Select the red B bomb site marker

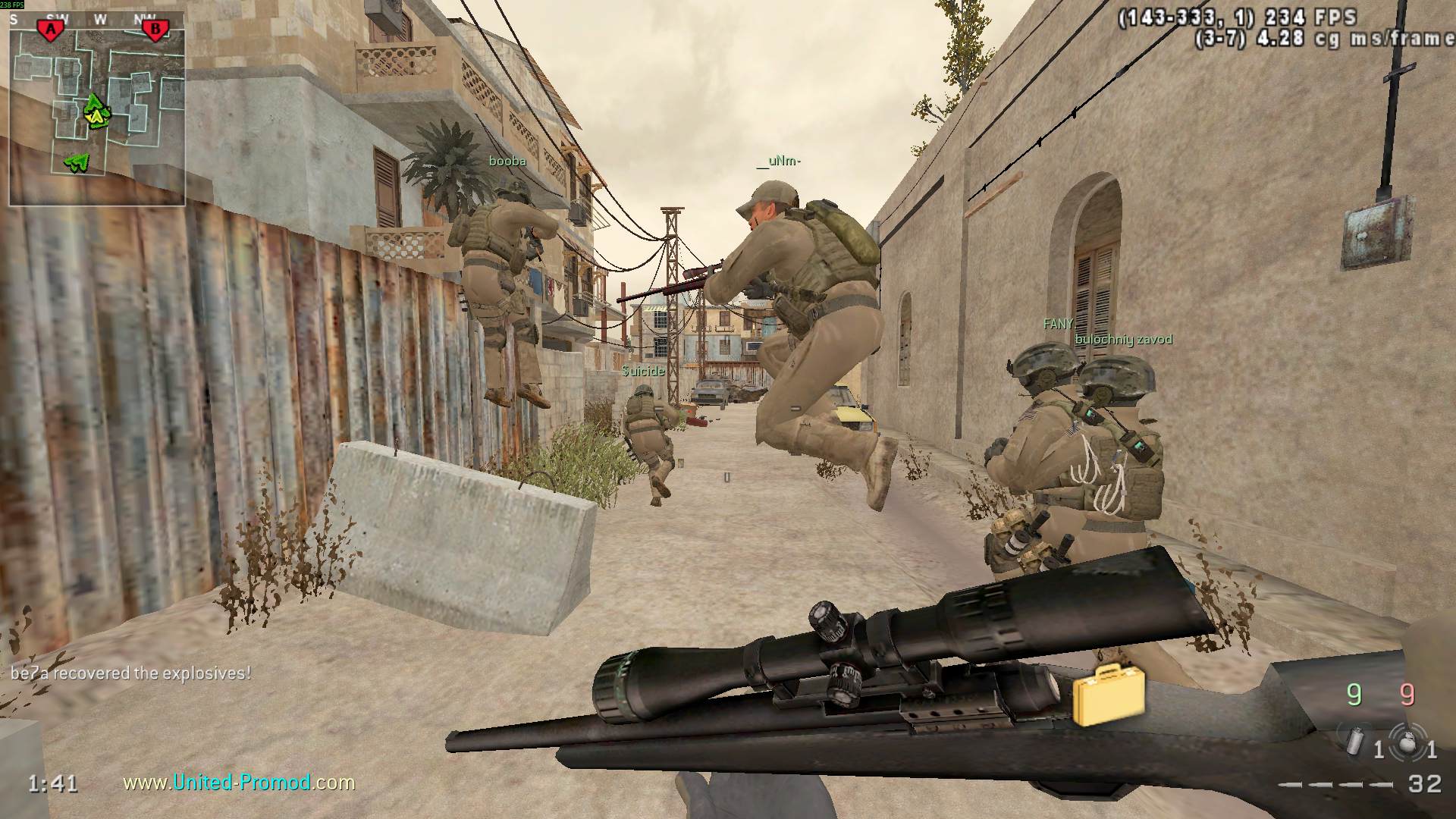click(155, 30)
